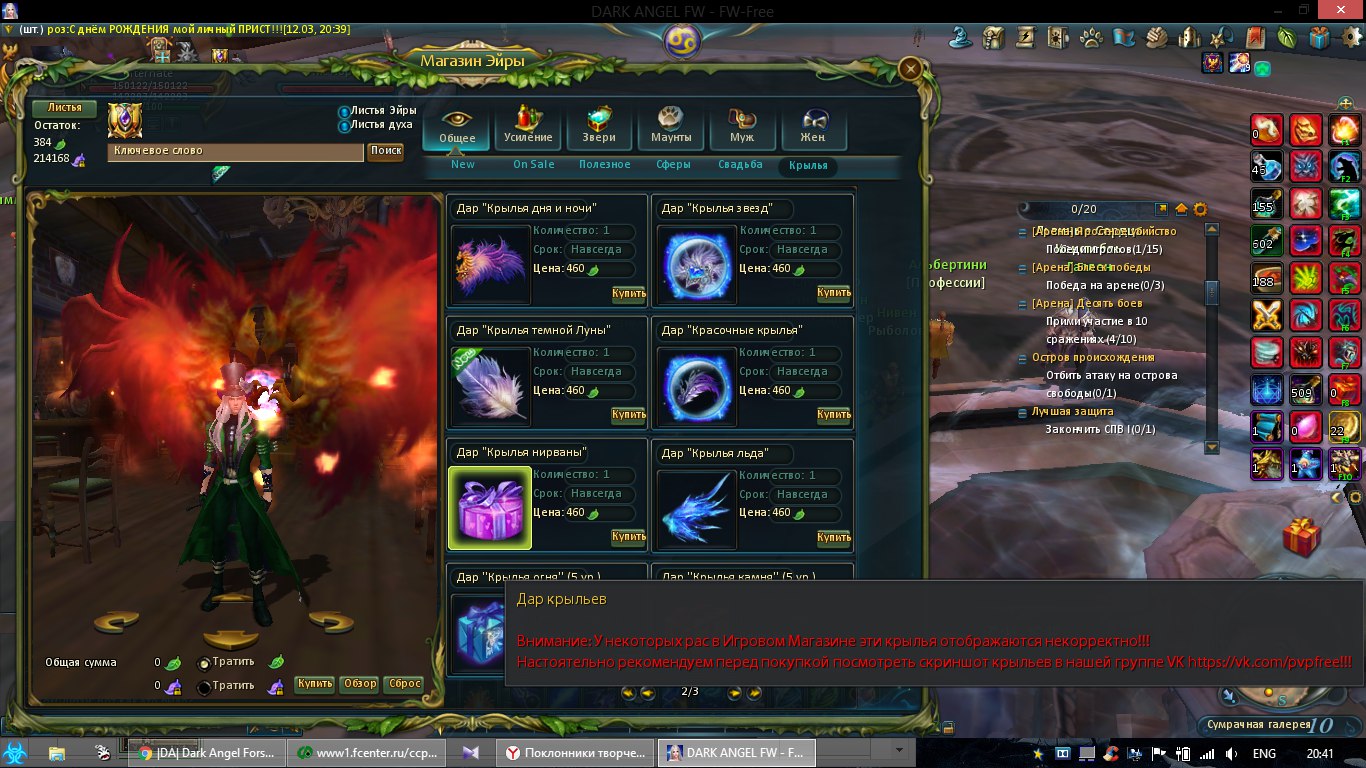Select the Листья духа currency option
Viewport: 1366px width, 768px height.
click(344, 126)
